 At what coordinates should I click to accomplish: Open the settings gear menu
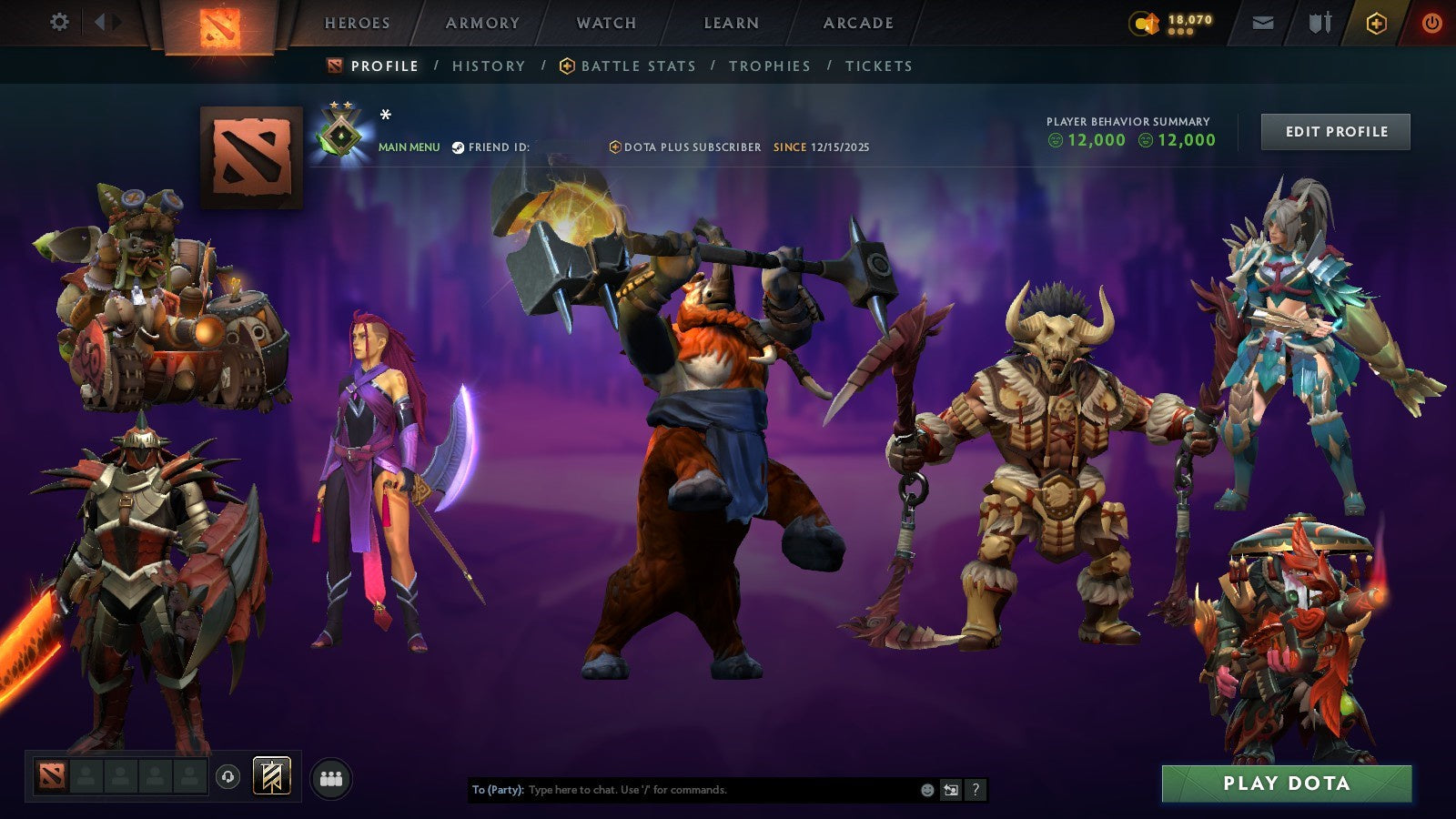tap(60, 20)
